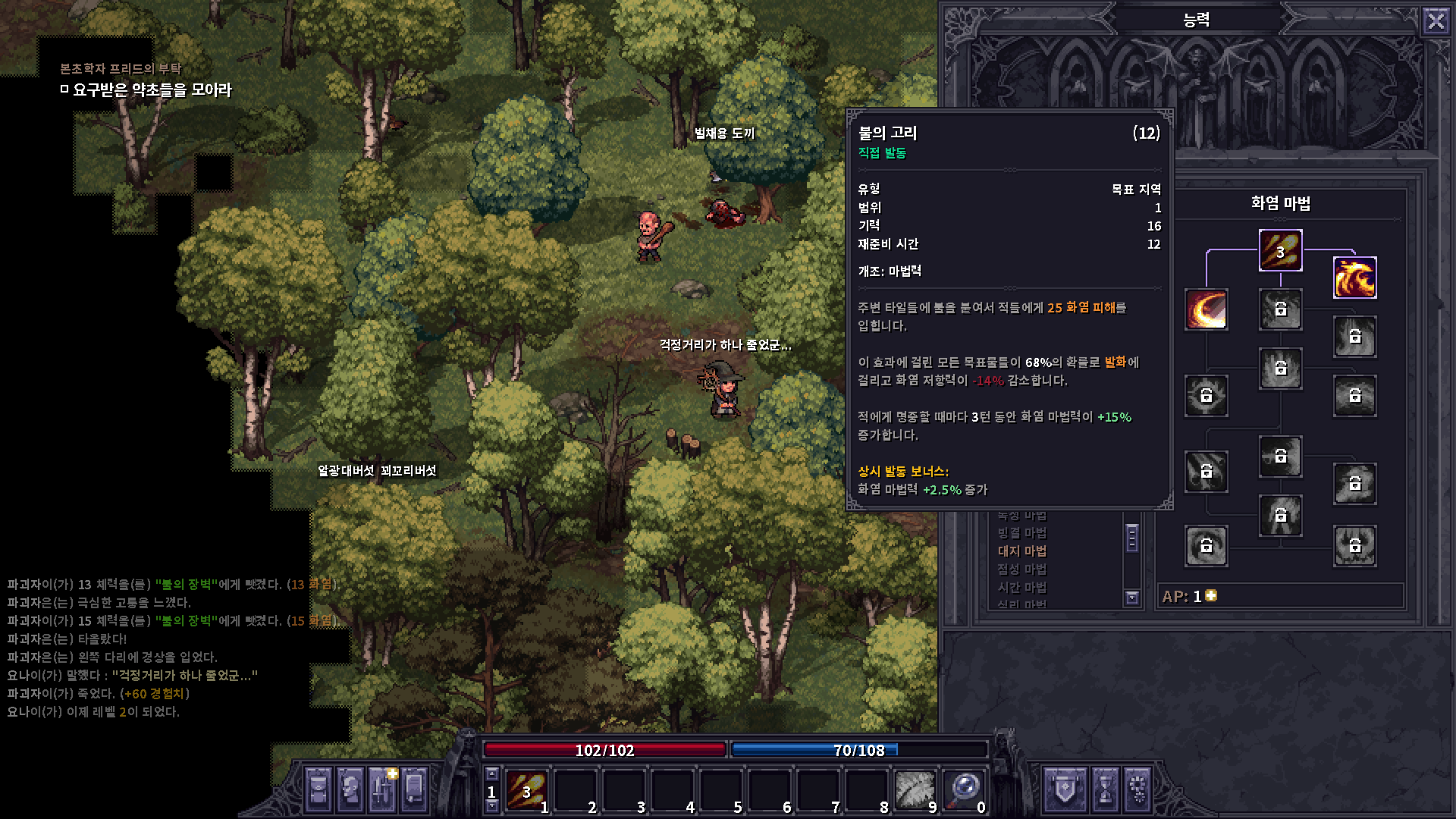
Task: Choose 빙결 마법 in the magic school list
Action: [1021, 533]
